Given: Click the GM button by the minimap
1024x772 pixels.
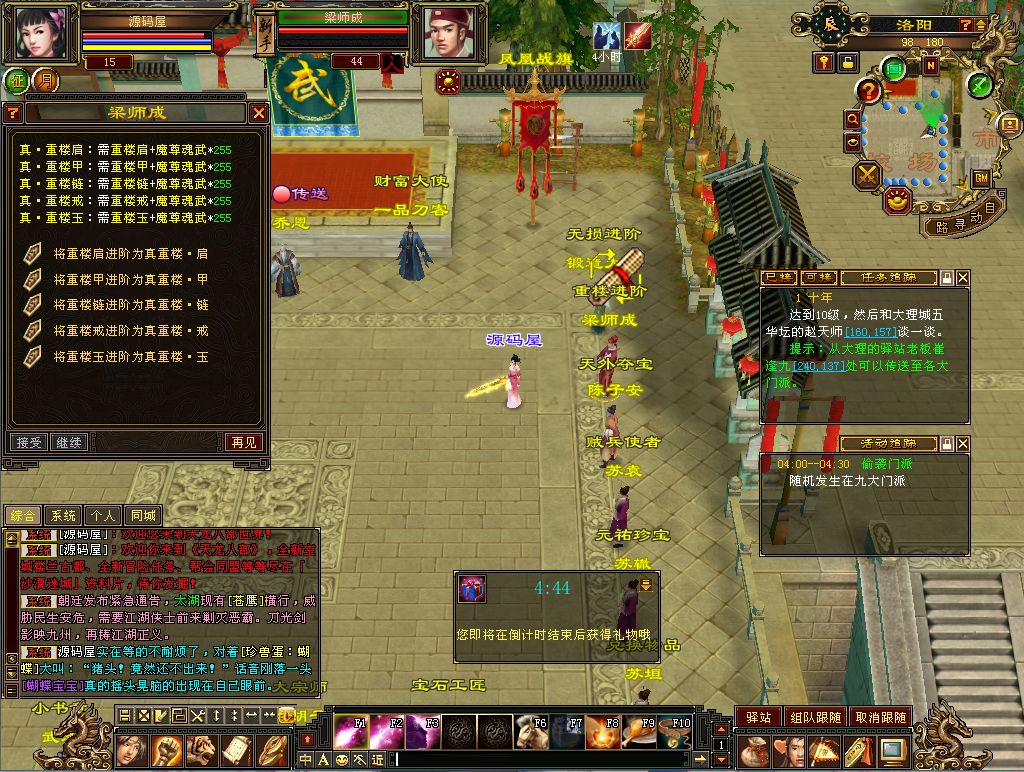Looking at the screenshot, I should [x=980, y=178].
